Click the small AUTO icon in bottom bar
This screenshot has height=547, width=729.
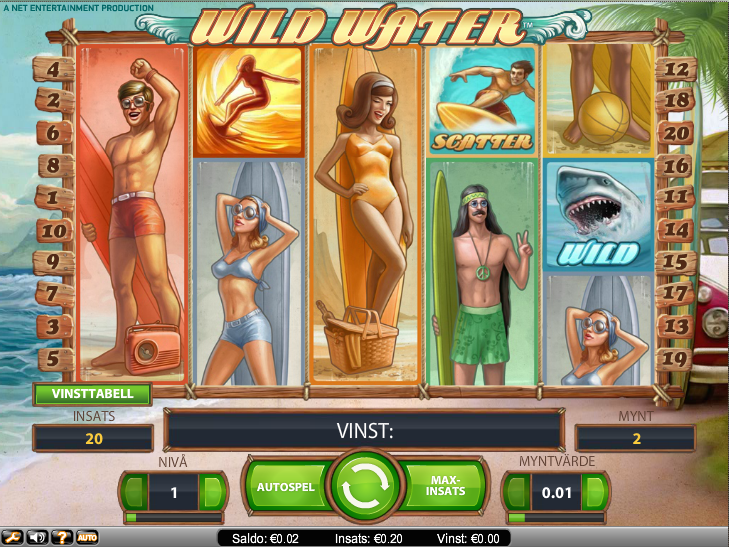87,537
